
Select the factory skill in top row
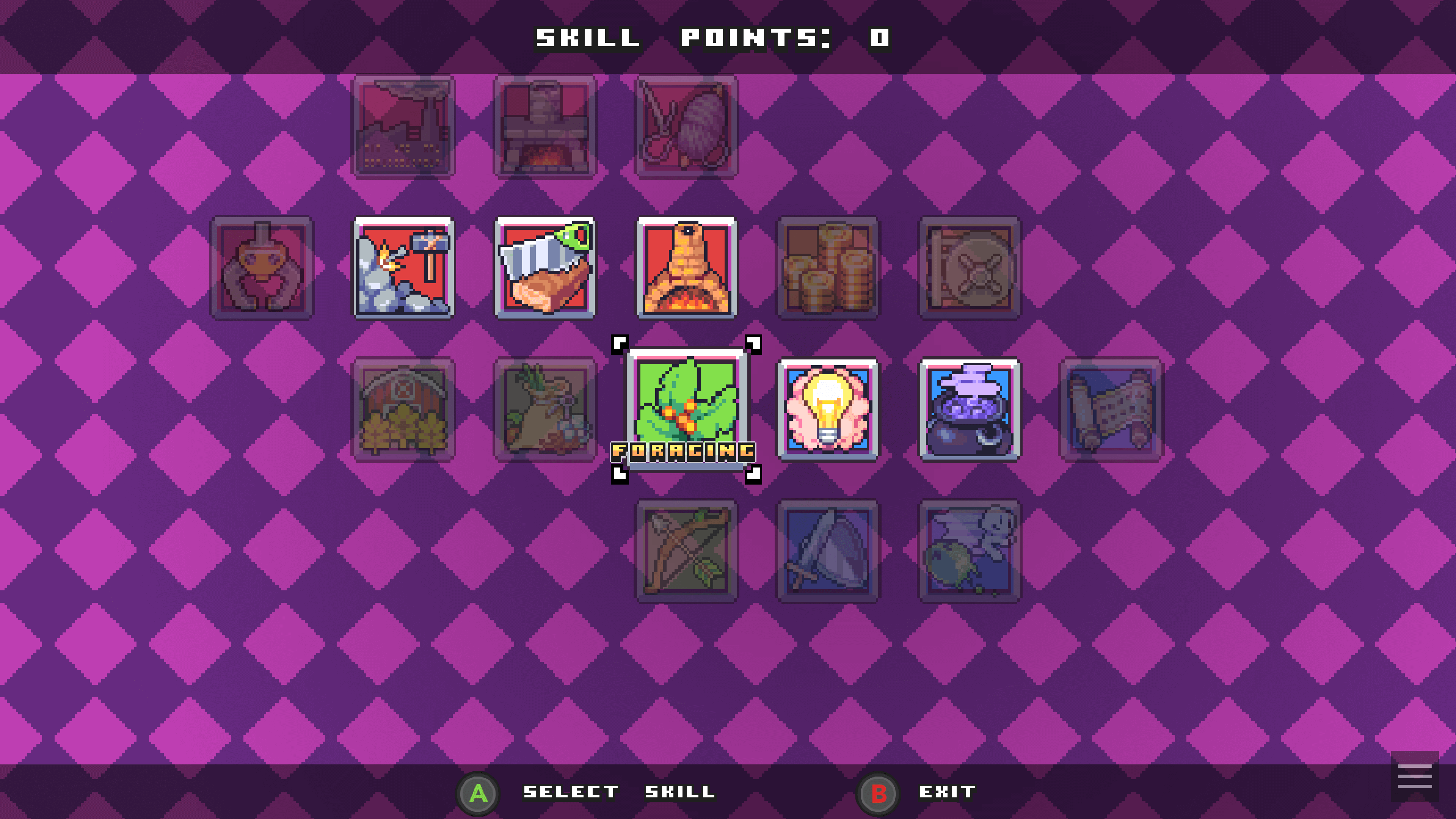(403, 127)
